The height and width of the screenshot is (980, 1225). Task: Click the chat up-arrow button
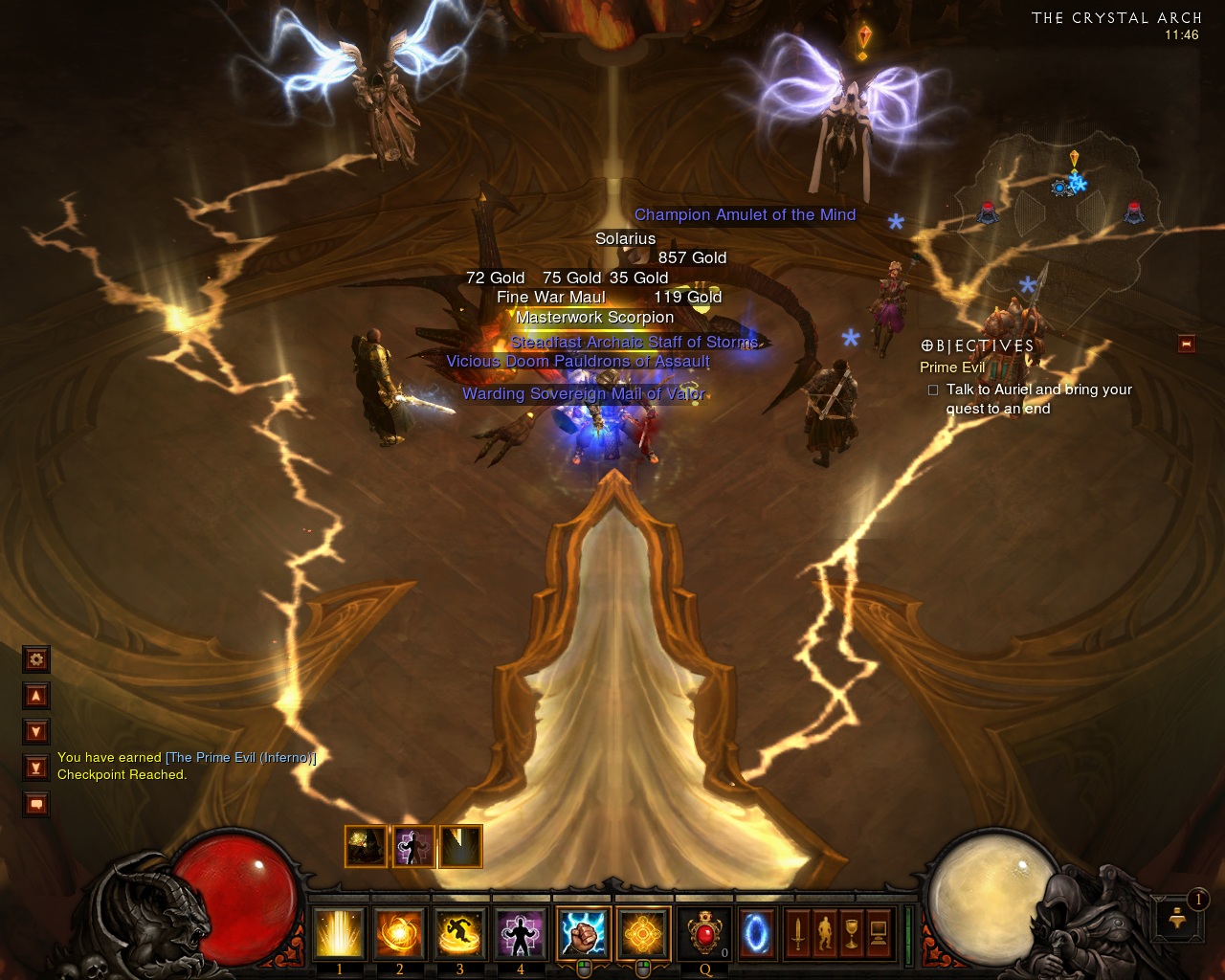coord(36,696)
